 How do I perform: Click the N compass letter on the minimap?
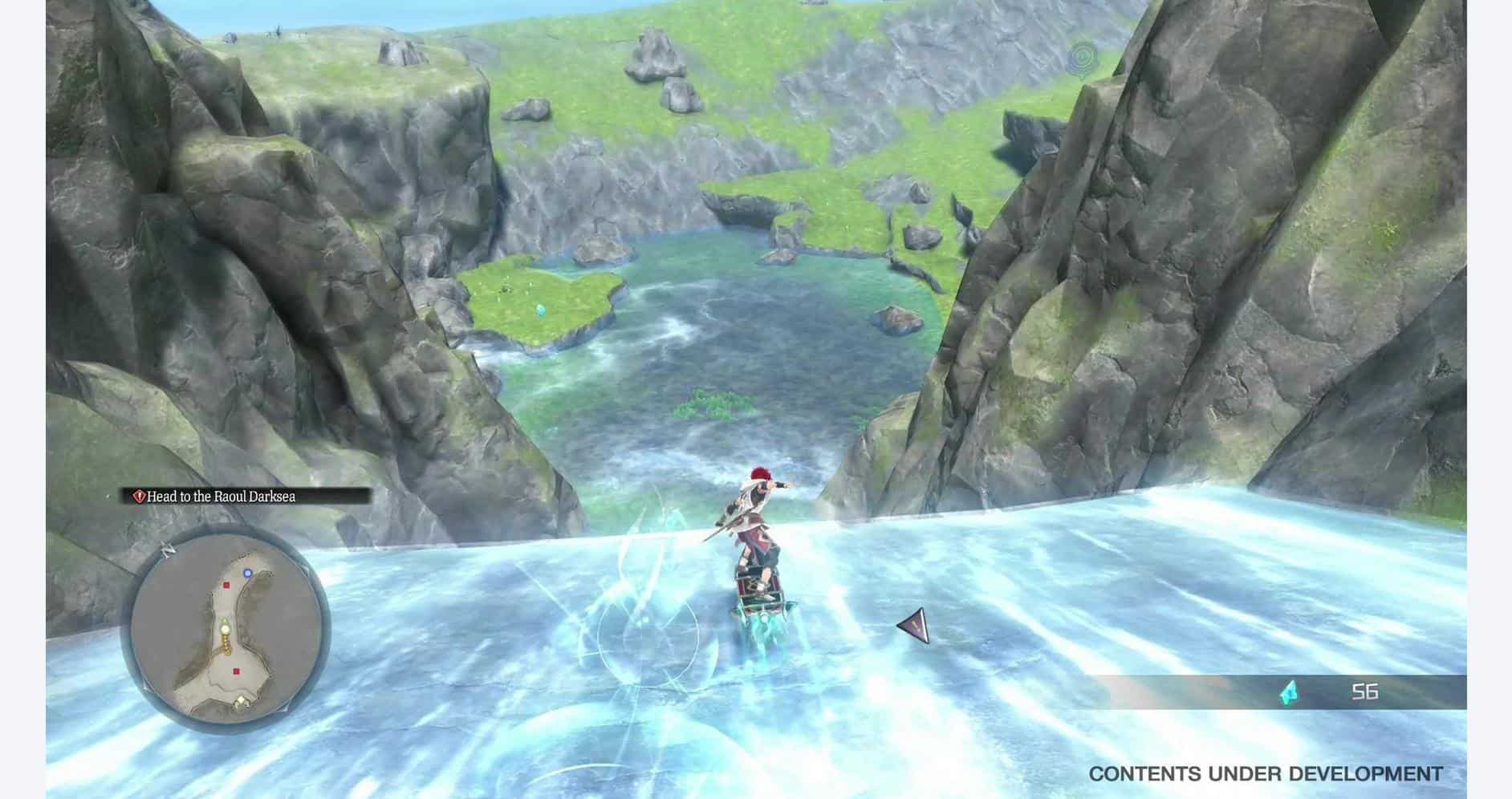tap(168, 549)
